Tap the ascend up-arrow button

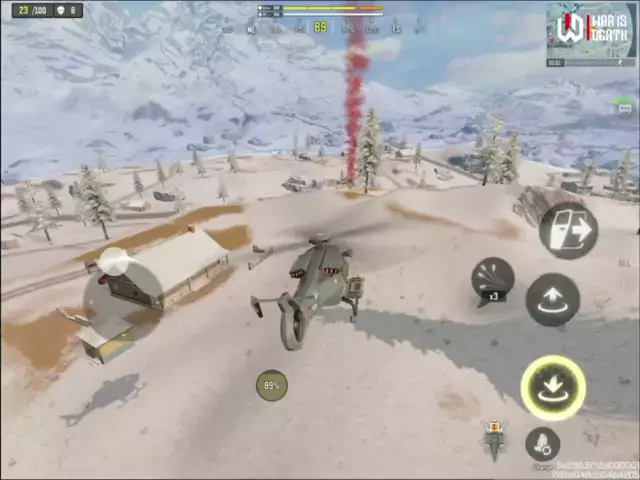tap(552, 299)
